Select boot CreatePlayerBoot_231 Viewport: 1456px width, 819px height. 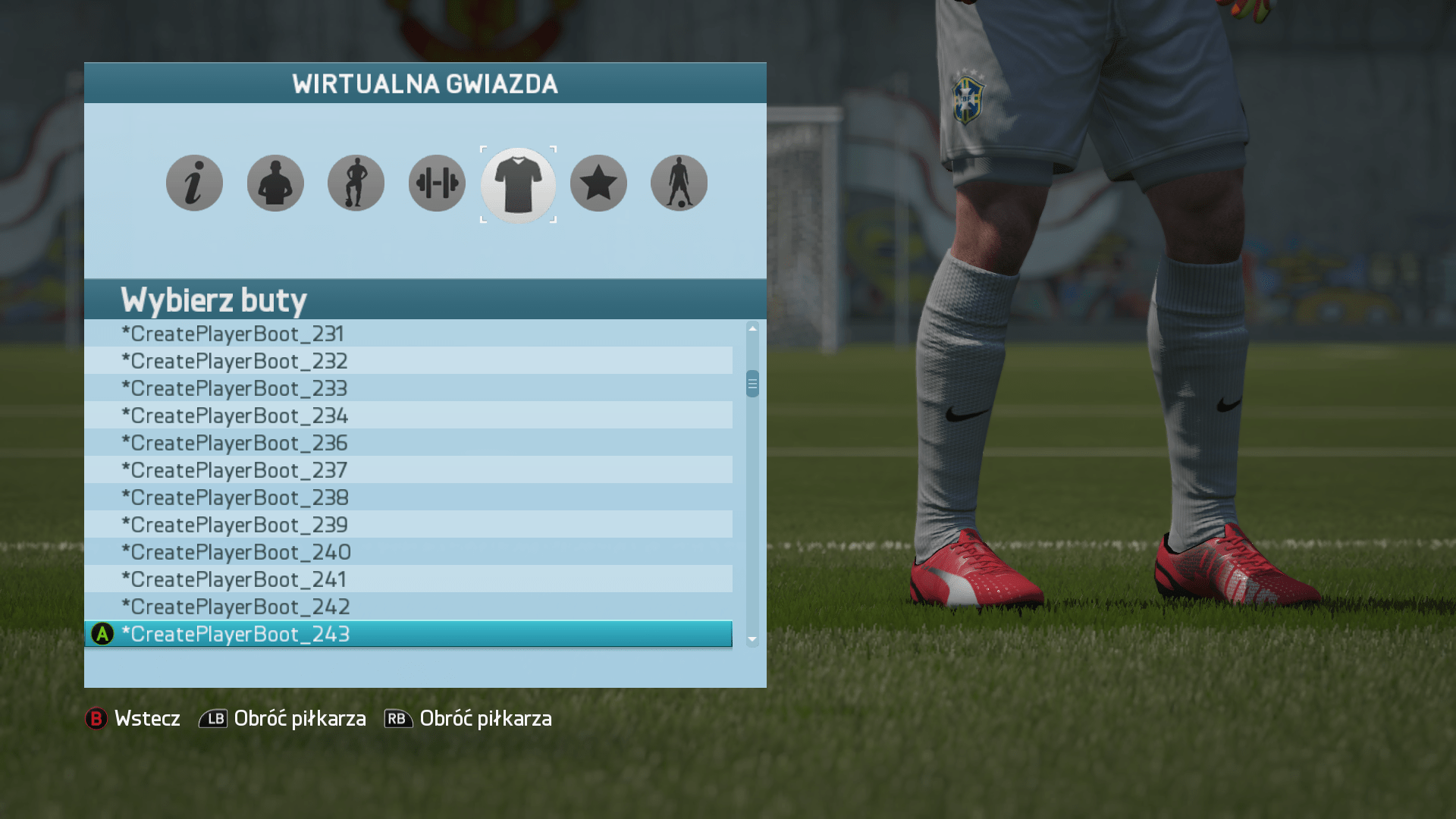coord(408,334)
